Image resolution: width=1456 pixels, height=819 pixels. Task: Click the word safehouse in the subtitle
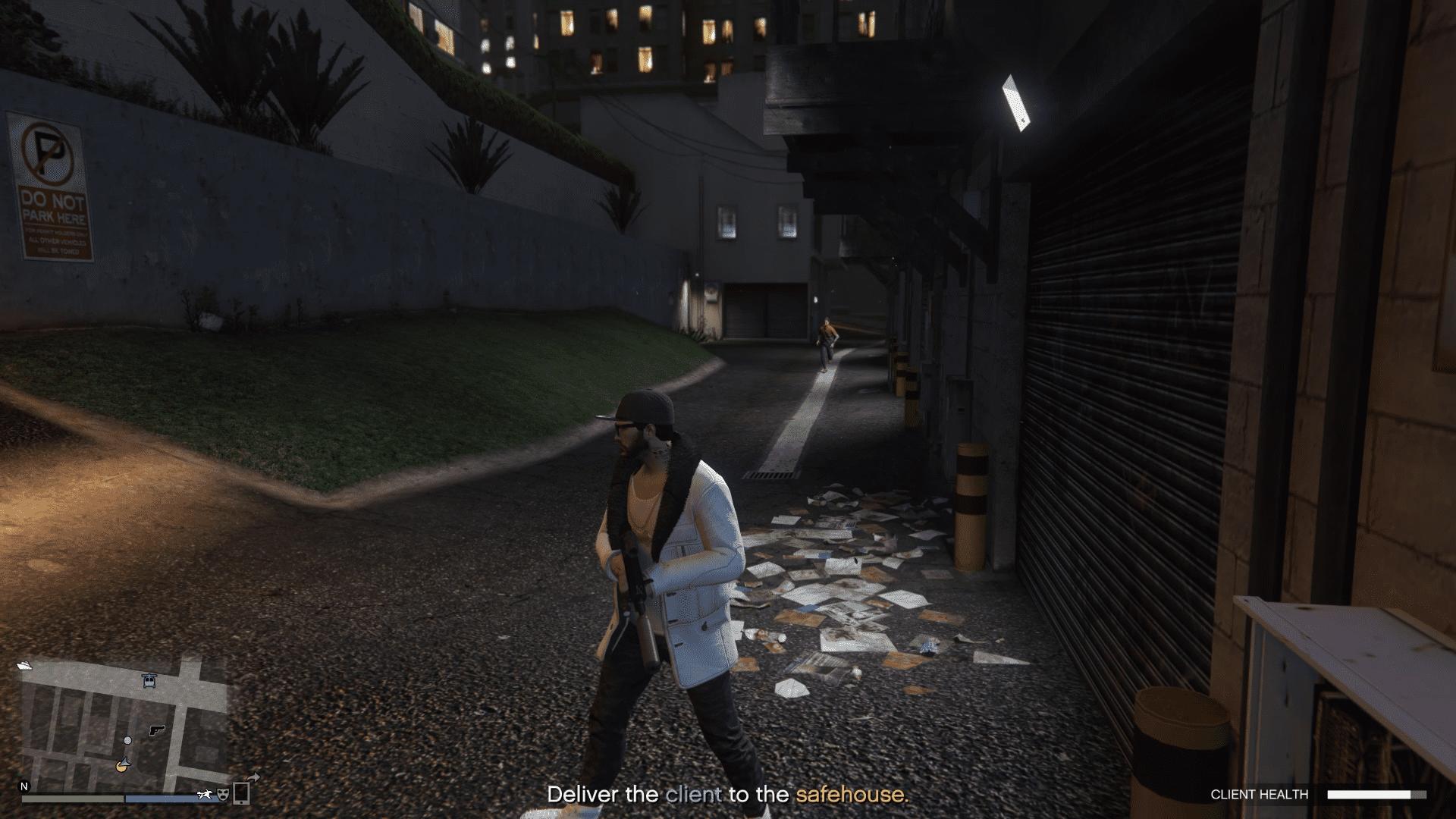[x=850, y=795]
